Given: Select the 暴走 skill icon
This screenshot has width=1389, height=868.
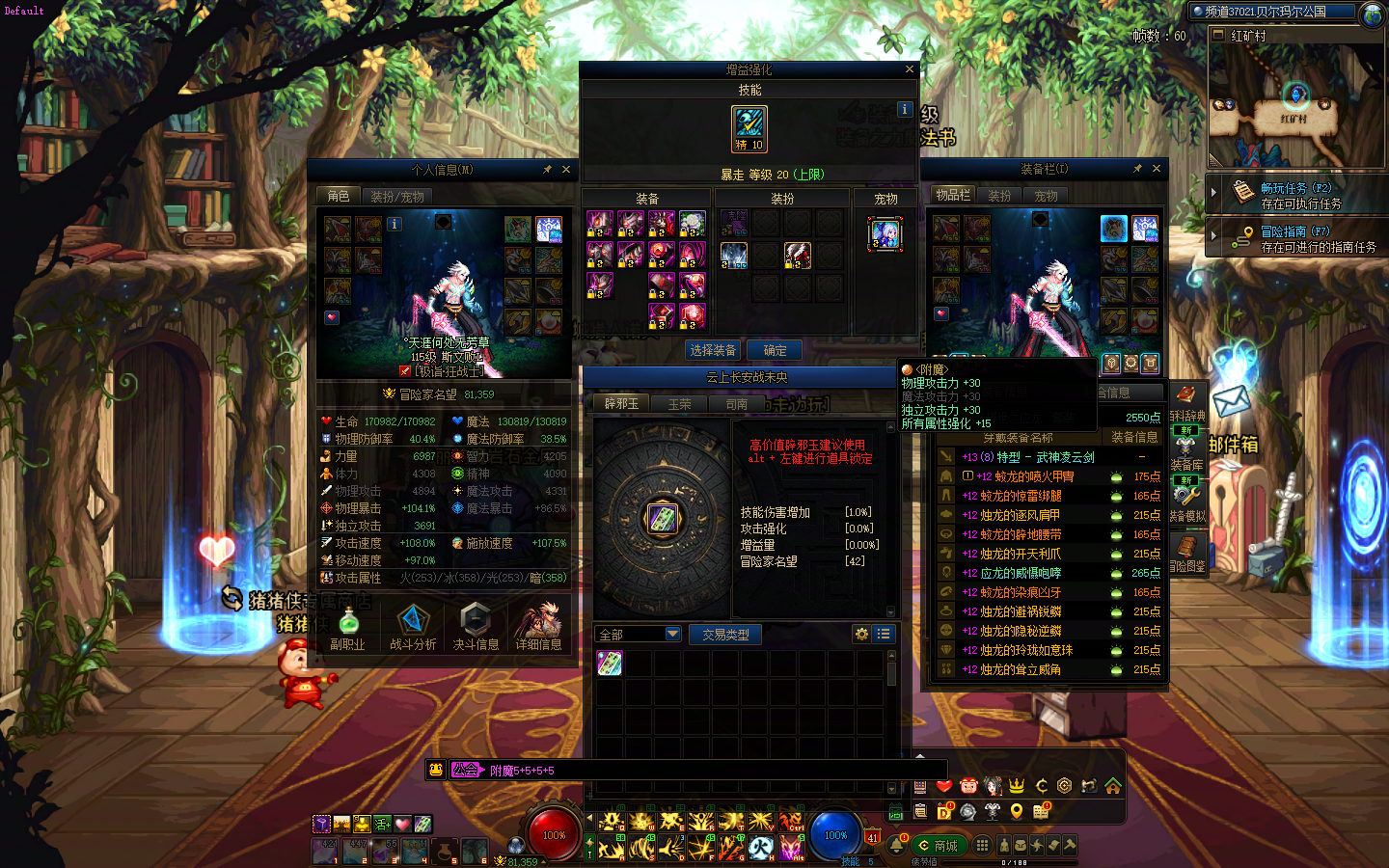Looking at the screenshot, I should pos(749,129).
